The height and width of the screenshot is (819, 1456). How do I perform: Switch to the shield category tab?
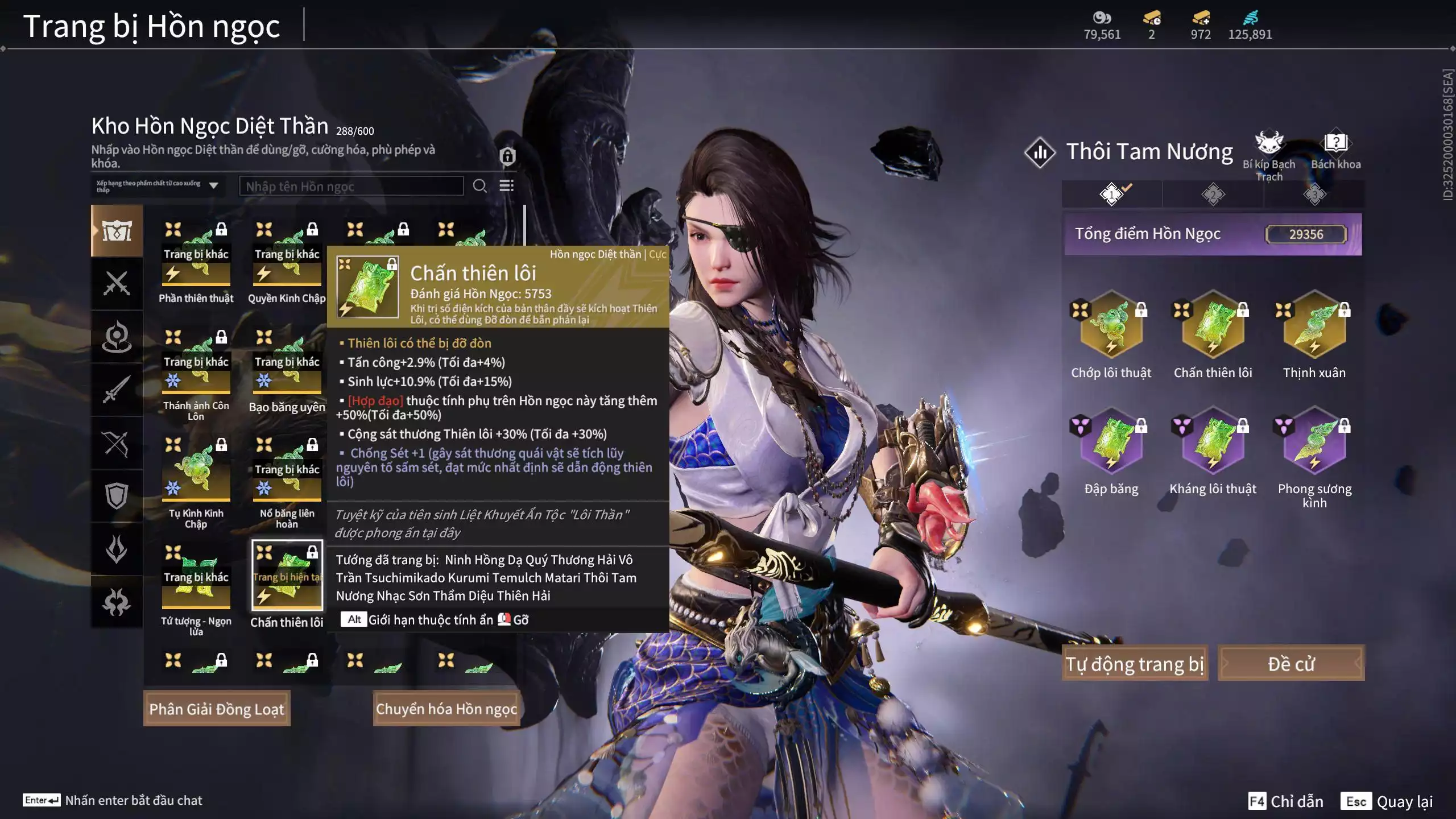[x=117, y=496]
